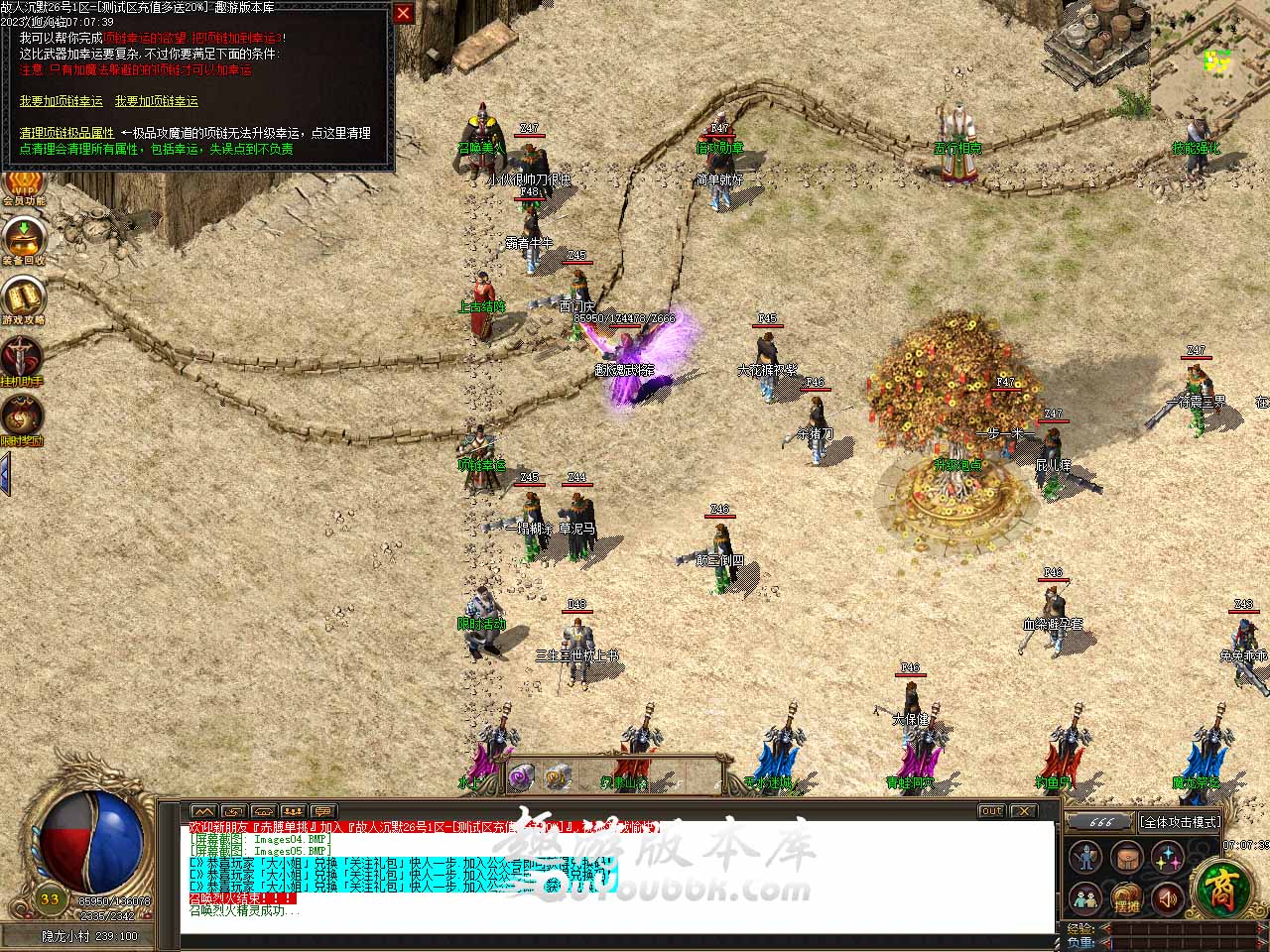Open the 限时奖励 timed rewards

(x=22, y=419)
